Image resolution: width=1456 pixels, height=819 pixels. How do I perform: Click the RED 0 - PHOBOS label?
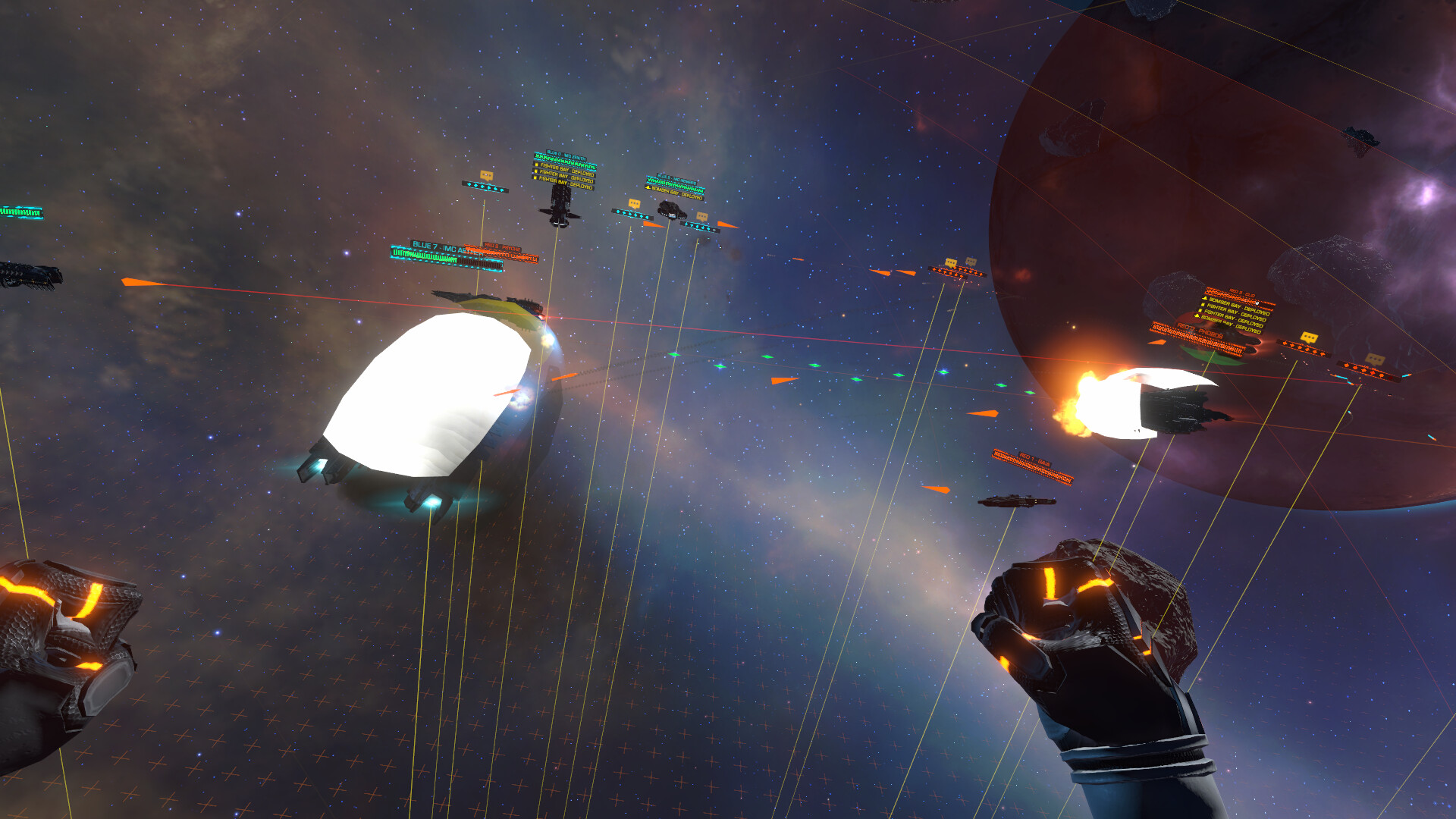tap(1199, 331)
